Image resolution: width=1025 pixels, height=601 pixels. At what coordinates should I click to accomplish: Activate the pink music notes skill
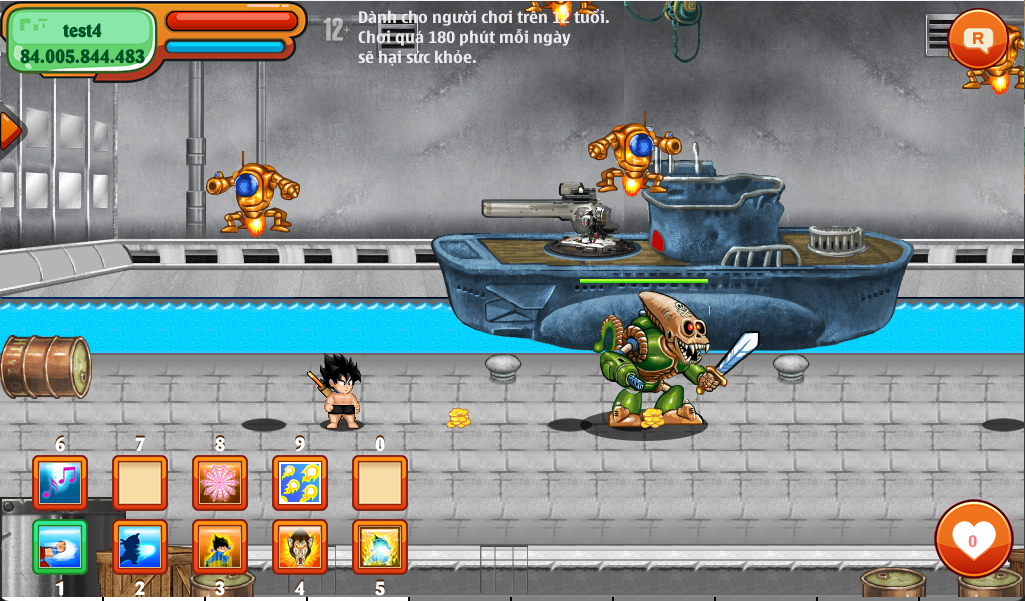coord(60,483)
